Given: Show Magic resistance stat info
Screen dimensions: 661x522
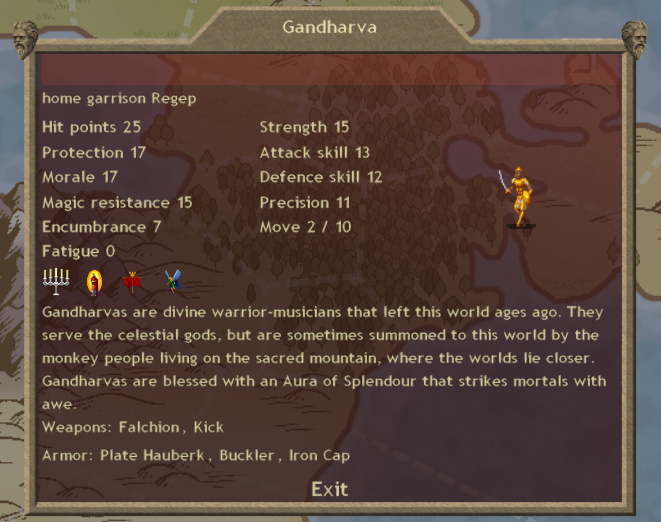Looking at the screenshot, I should (117, 202).
